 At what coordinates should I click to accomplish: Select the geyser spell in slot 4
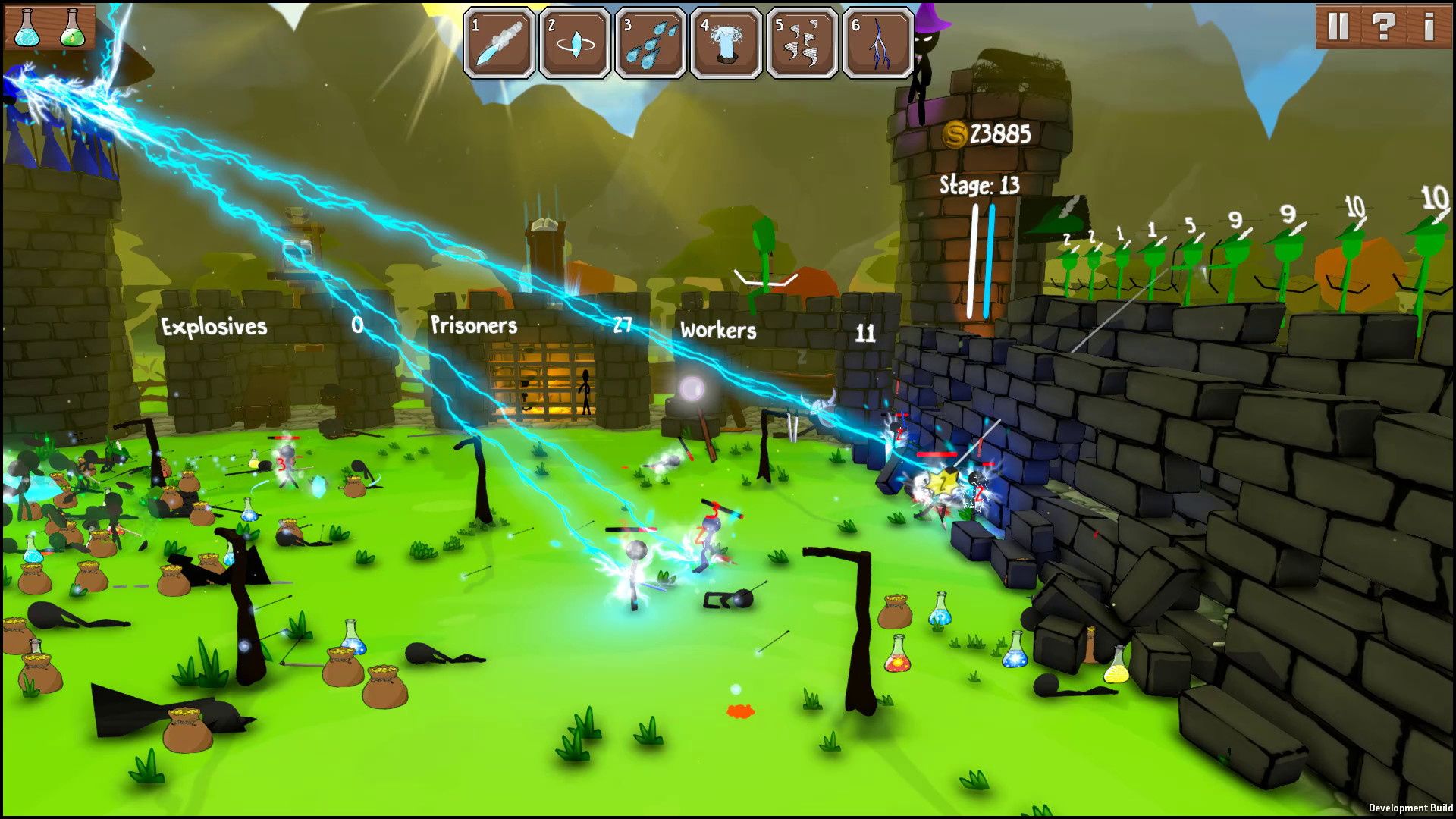tap(725, 42)
